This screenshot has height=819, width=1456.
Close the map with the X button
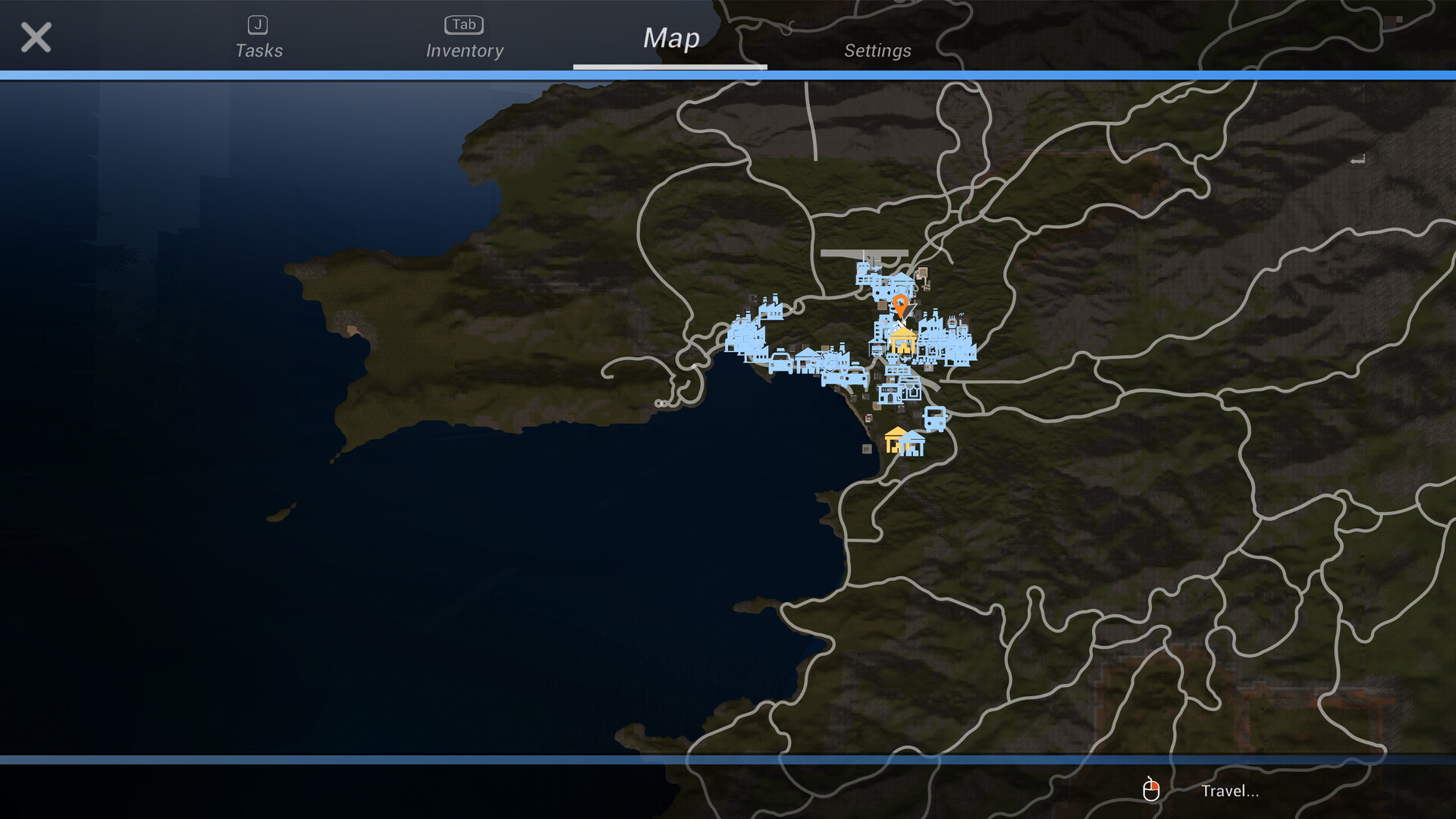(36, 37)
